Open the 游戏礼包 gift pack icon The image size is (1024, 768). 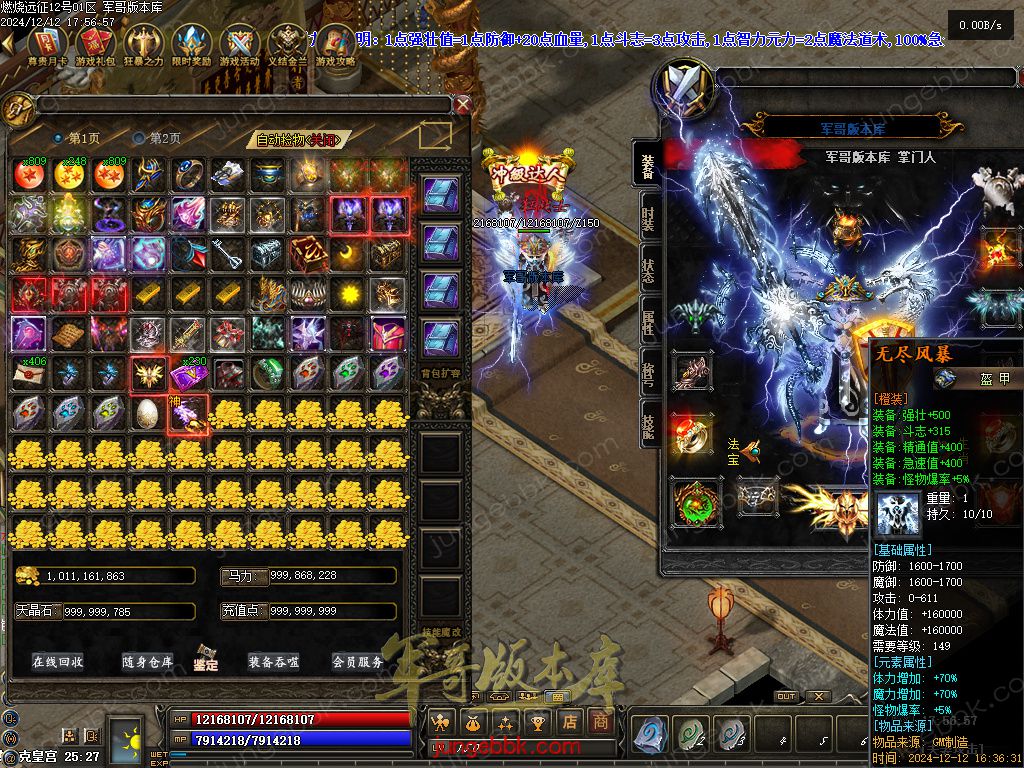click(93, 45)
